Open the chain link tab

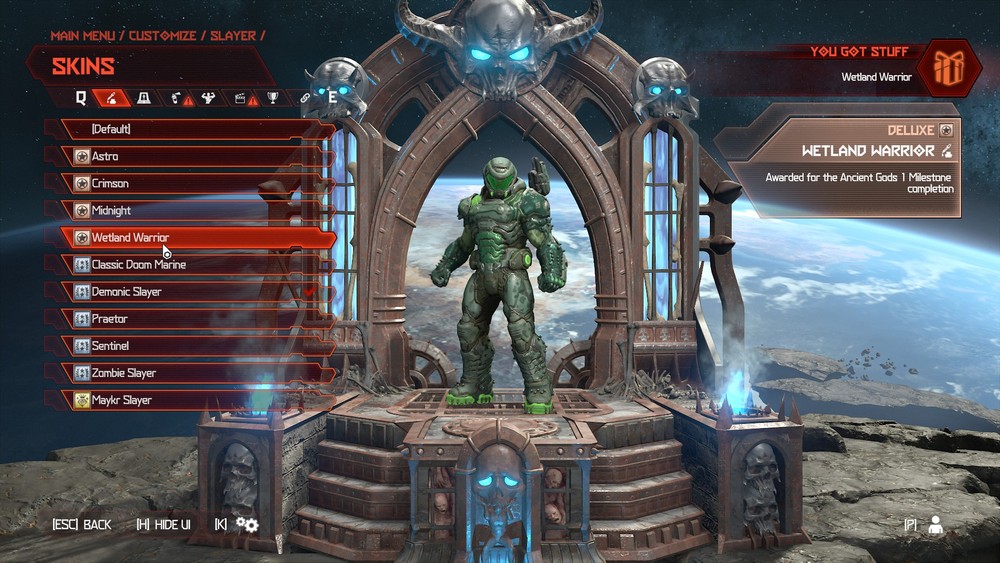(x=306, y=98)
